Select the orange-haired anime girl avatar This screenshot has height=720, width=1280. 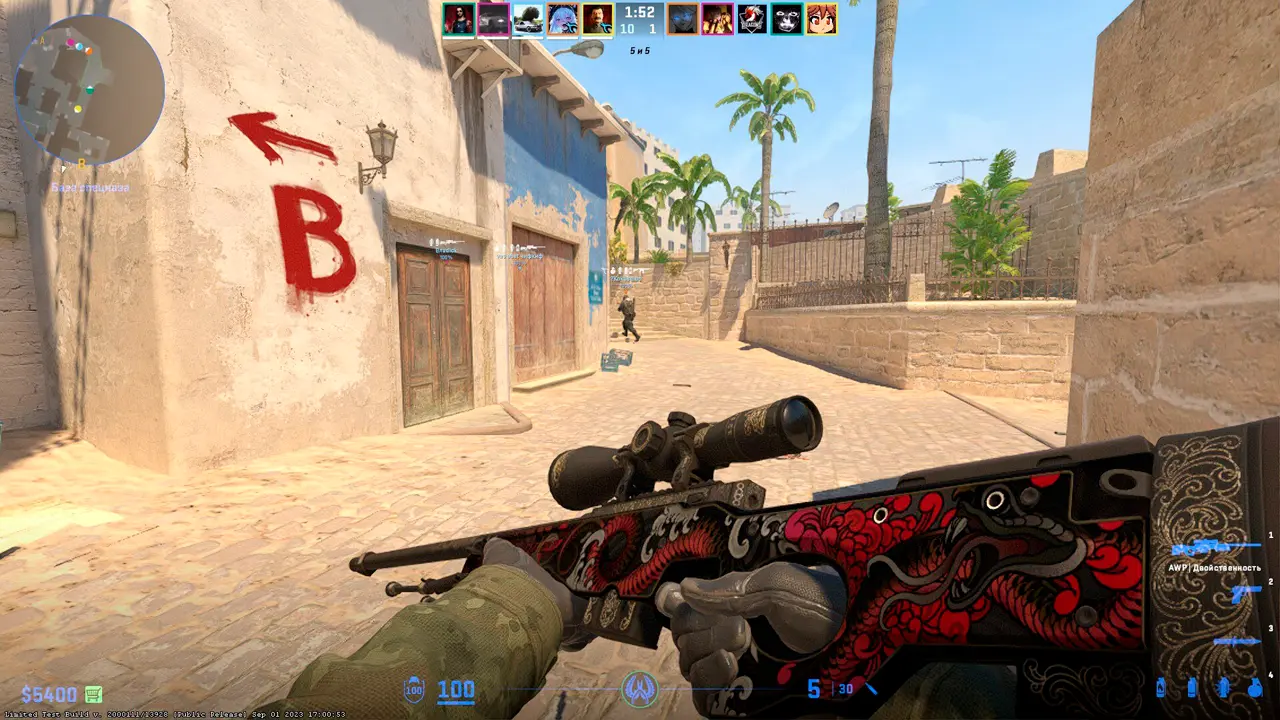(821, 19)
